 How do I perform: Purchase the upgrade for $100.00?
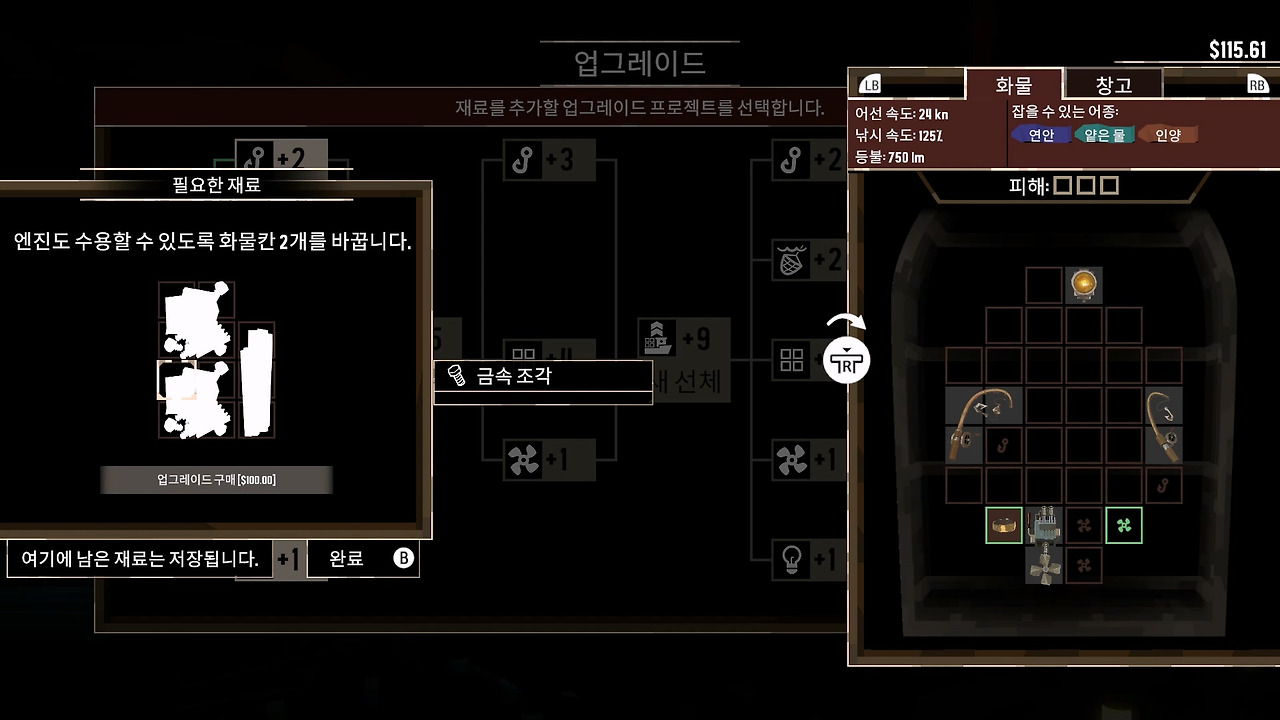pos(215,479)
